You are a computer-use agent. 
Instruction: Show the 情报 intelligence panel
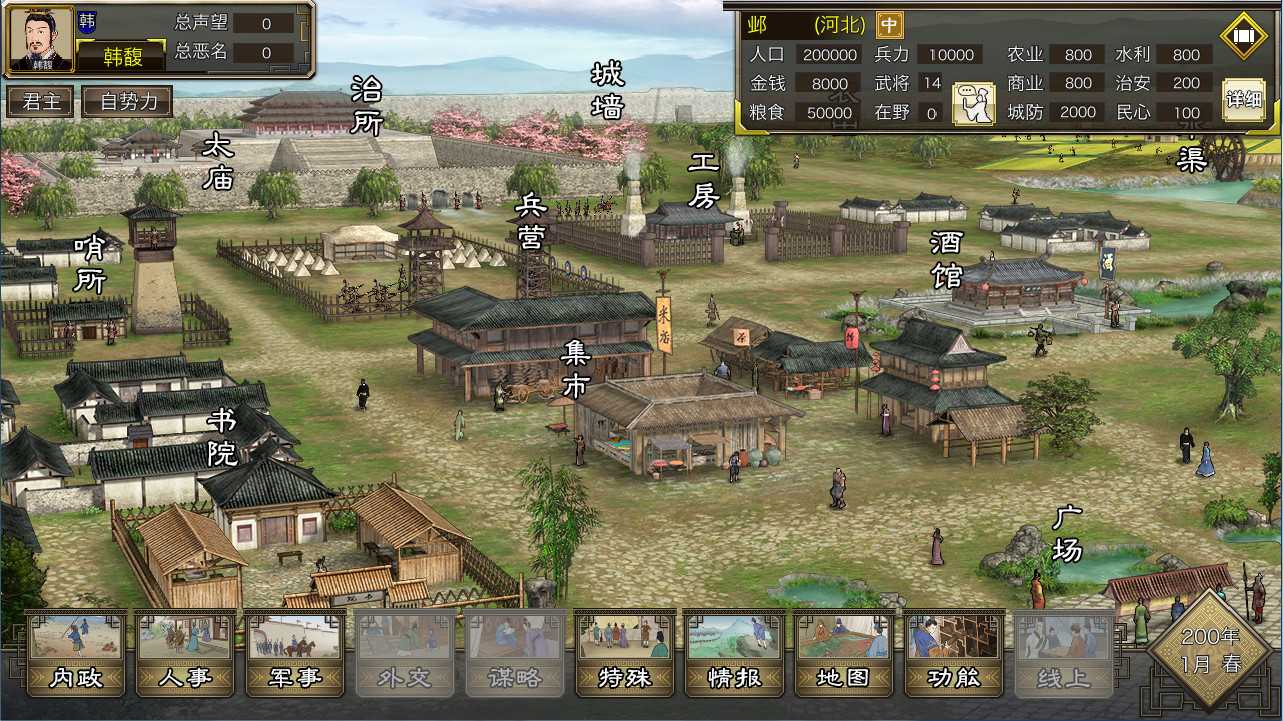[x=736, y=653]
